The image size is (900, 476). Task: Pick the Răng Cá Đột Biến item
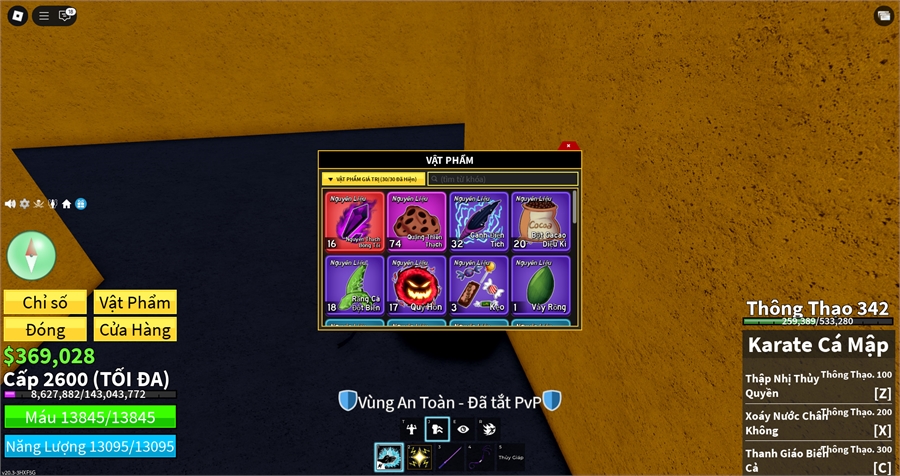pos(355,285)
